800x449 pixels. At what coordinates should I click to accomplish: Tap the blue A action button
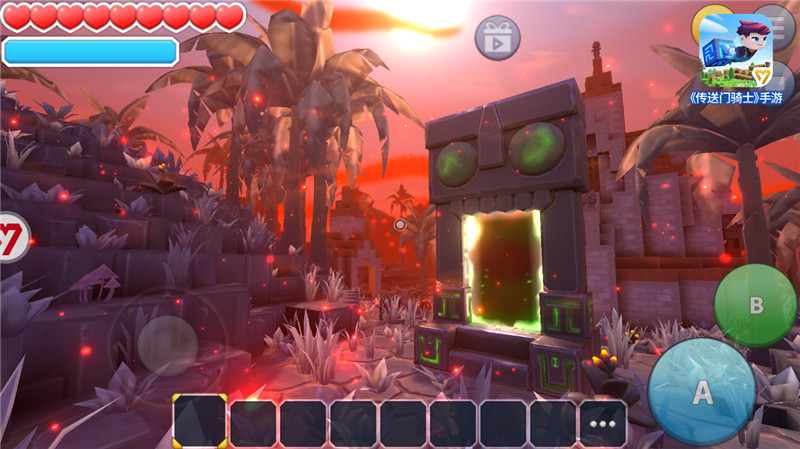tap(702, 392)
